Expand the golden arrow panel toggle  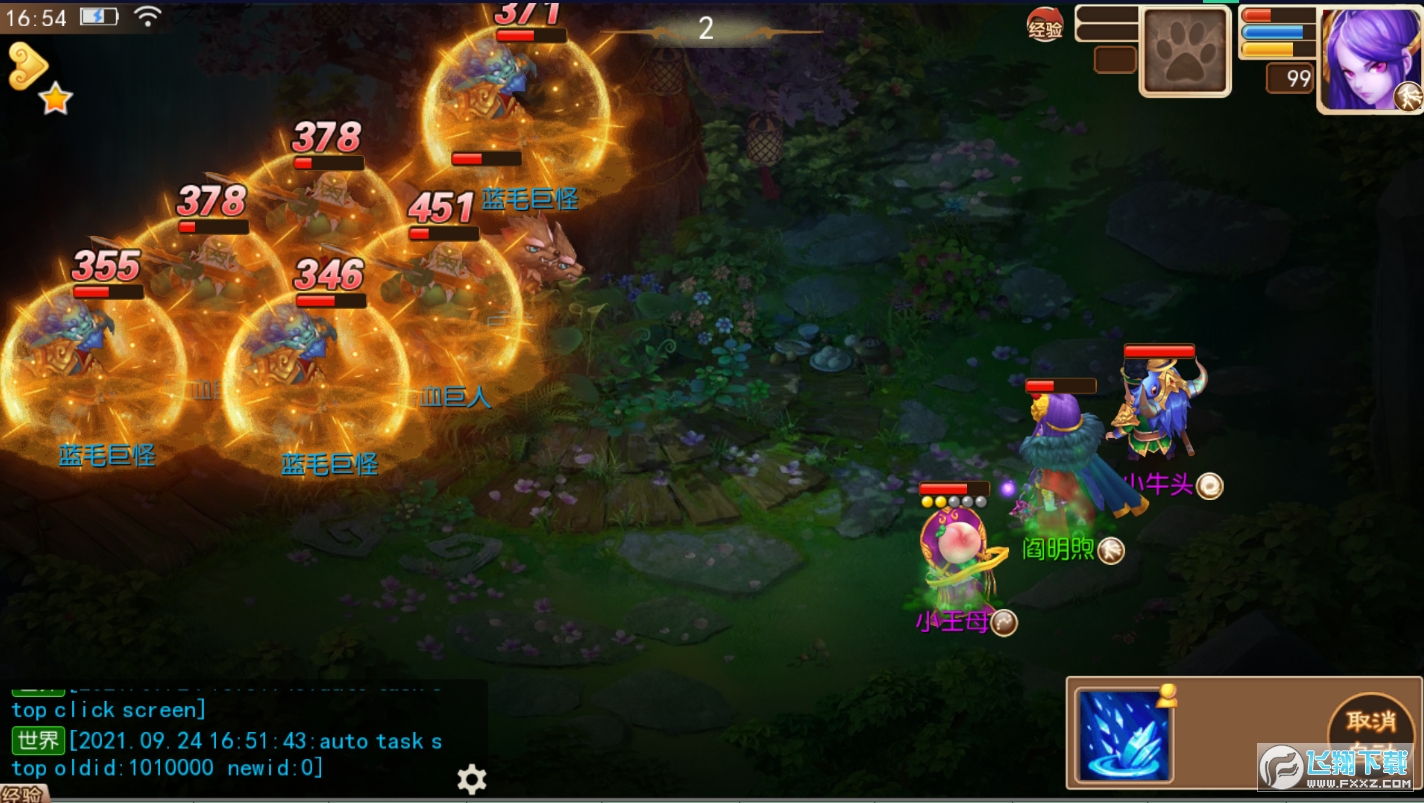(x=28, y=64)
